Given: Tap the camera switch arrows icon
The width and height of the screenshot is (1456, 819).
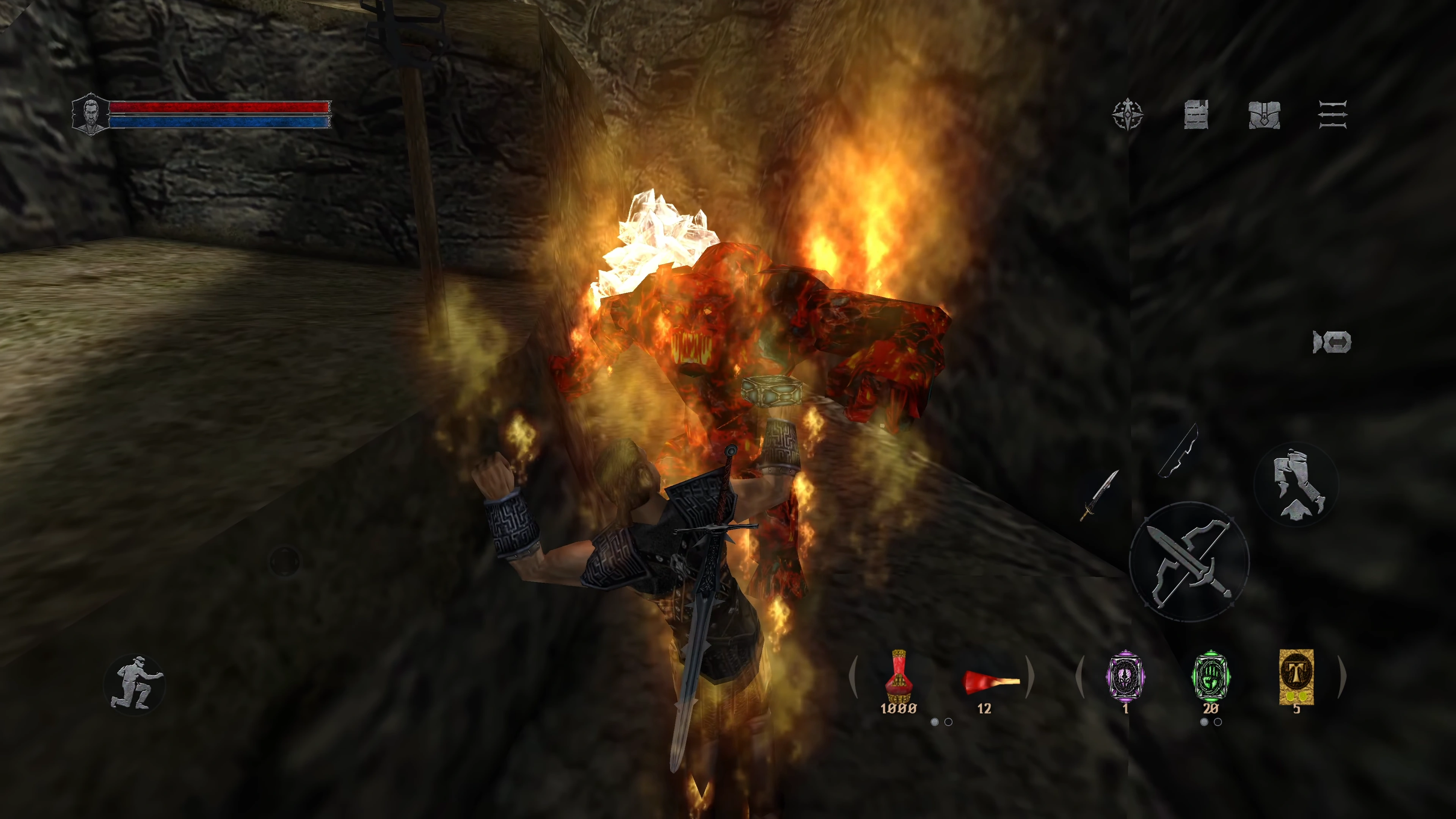Looking at the screenshot, I should point(1332,342).
